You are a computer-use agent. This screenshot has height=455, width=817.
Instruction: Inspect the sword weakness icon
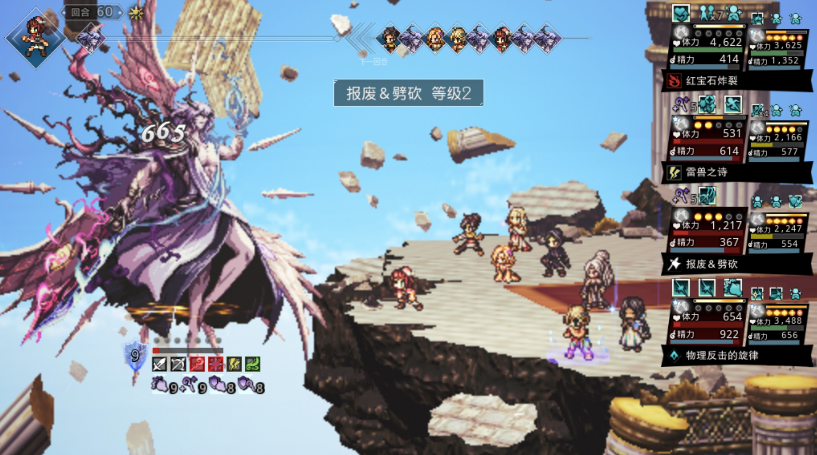pyautogui.click(x=160, y=362)
